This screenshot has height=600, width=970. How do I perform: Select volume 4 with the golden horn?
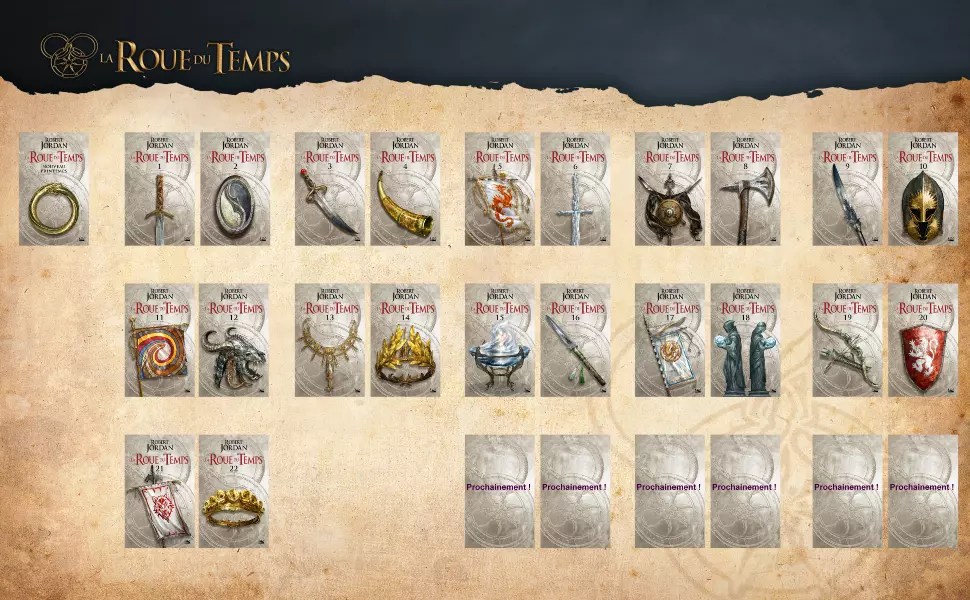(405, 189)
